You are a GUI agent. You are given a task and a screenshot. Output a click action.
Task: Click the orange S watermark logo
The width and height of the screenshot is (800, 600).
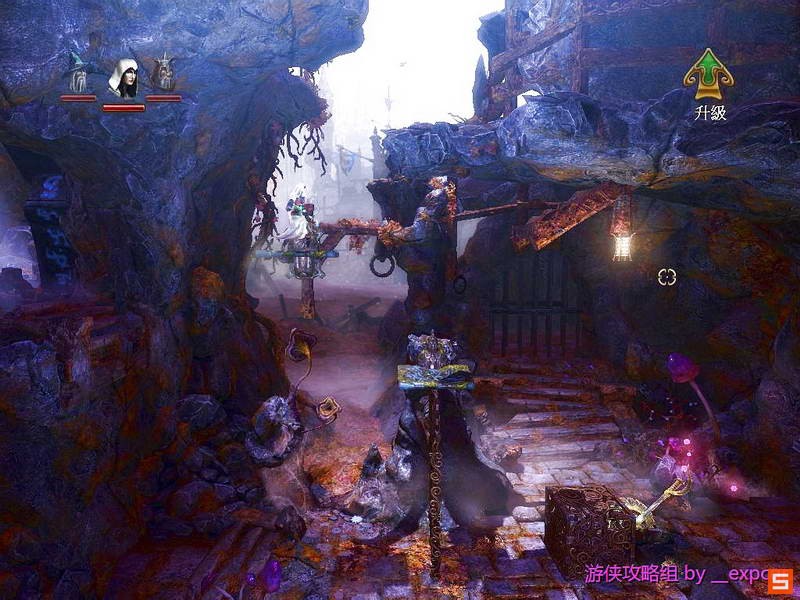tap(781, 578)
